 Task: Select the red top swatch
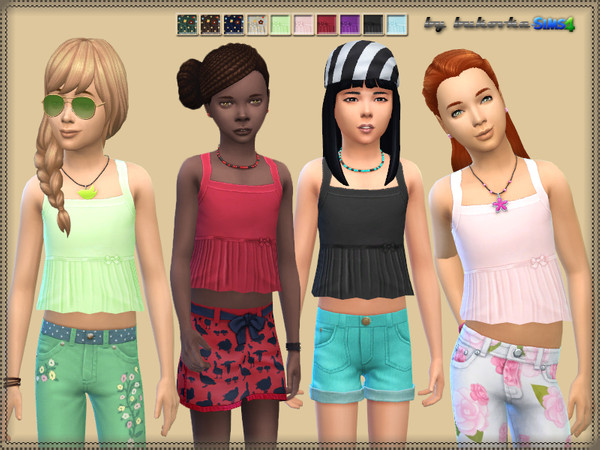(326, 23)
